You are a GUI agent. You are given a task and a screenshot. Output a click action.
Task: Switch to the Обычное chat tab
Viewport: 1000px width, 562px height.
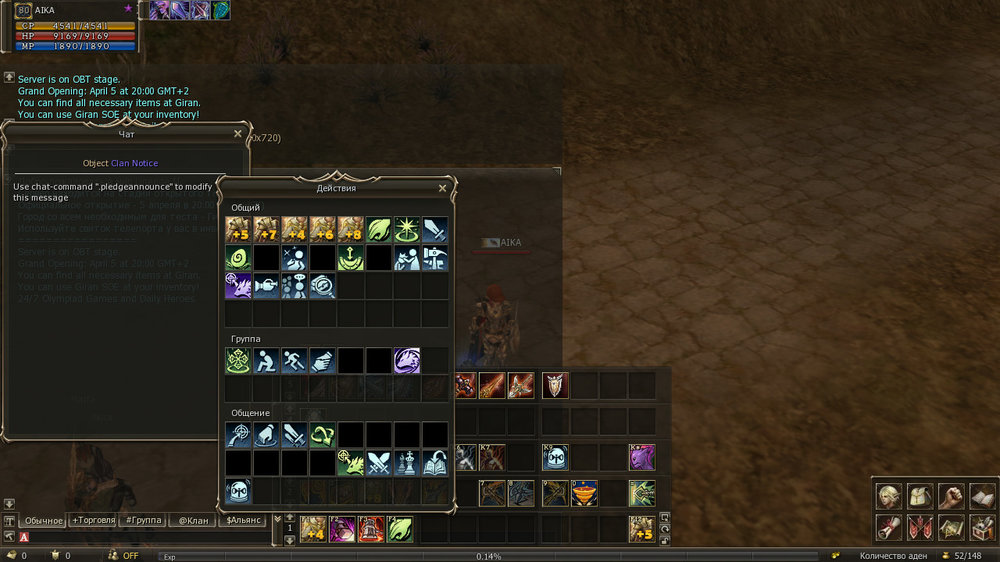pyautogui.click(x=43, y=520)
